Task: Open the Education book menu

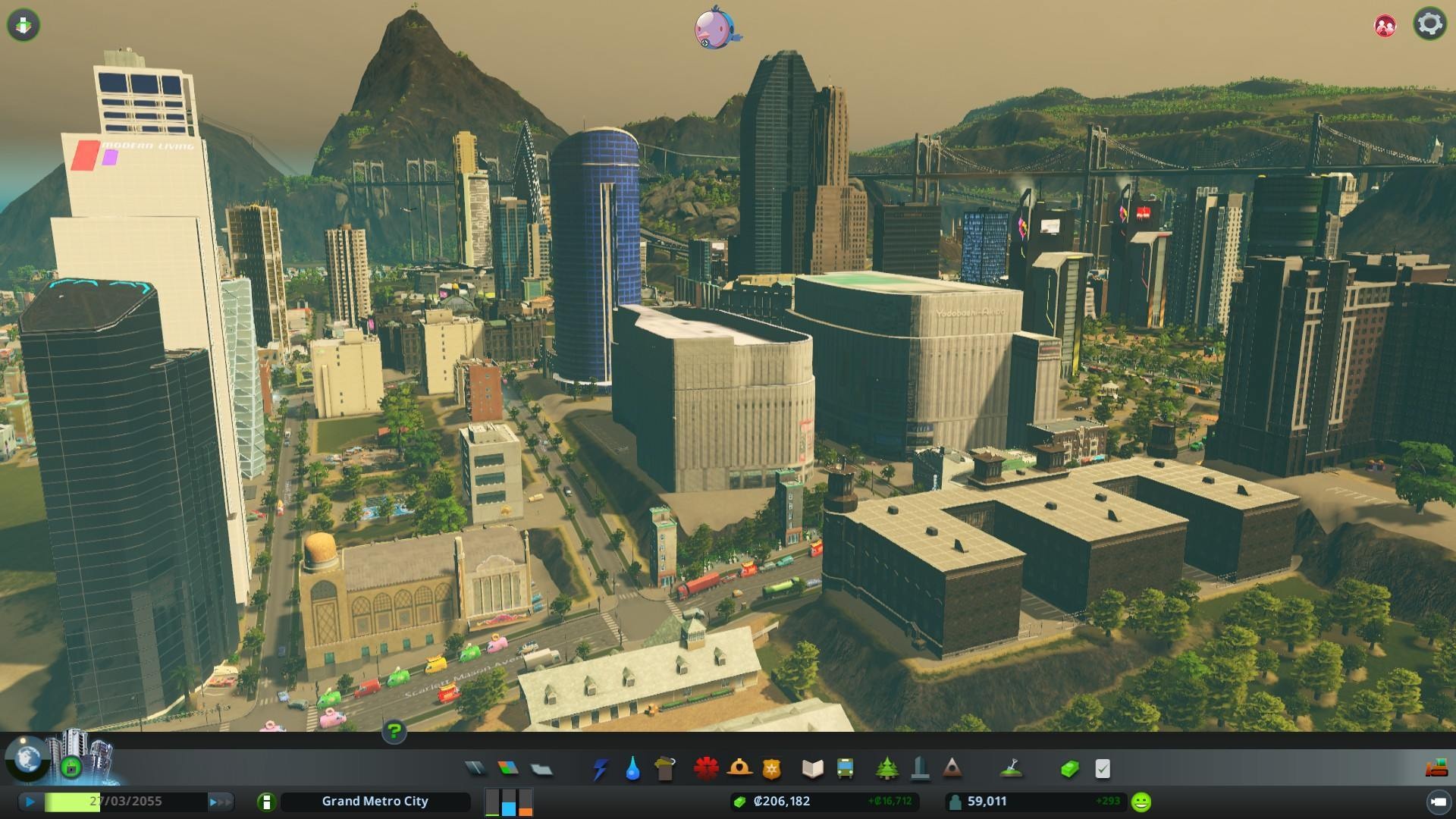Action: pos(812,769)
